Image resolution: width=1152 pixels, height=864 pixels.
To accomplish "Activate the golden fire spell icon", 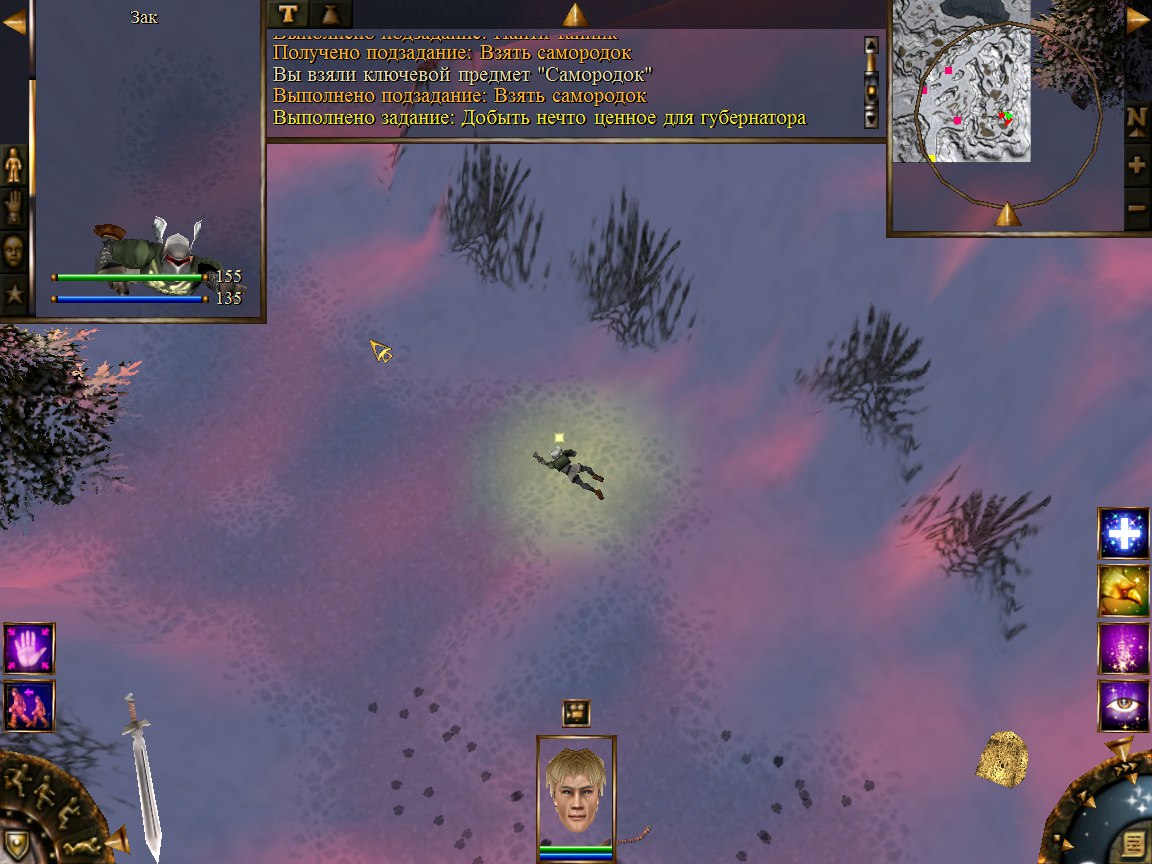I will click(1123, 590).
